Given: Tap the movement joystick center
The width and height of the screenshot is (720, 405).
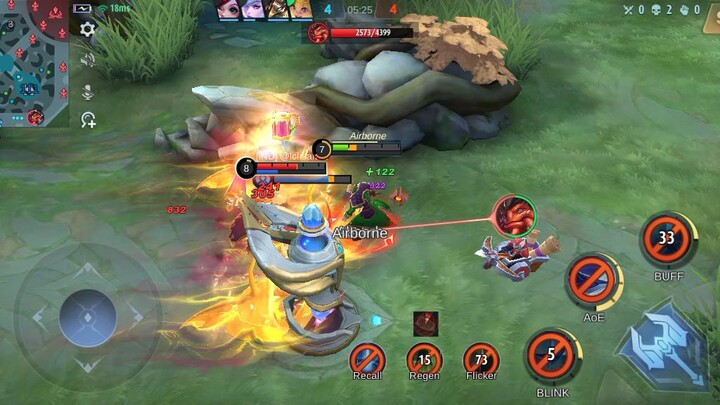Looking at the screenshot, I should point(88,317).
